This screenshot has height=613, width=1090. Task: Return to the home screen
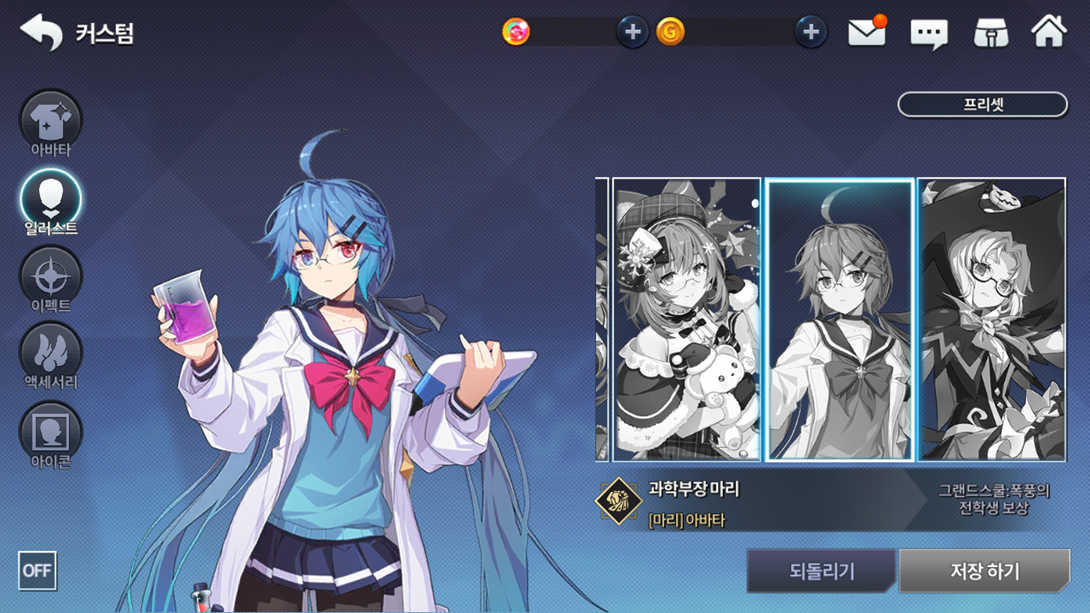click(1049, 32)
